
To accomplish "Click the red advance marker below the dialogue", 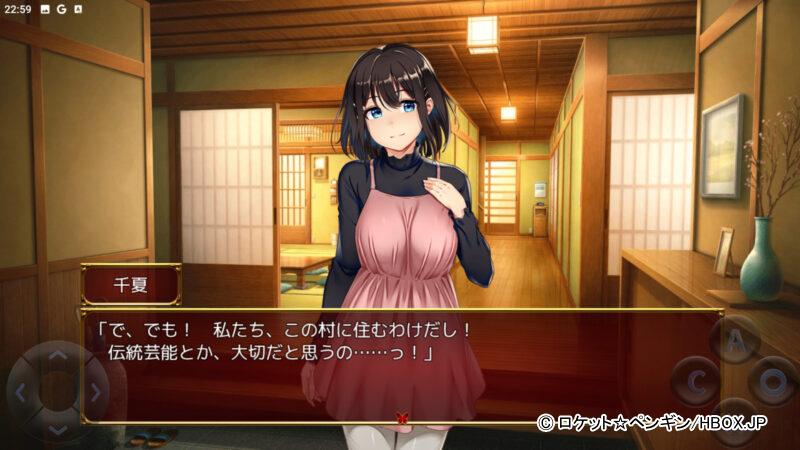I will click(x=402, y=420).
